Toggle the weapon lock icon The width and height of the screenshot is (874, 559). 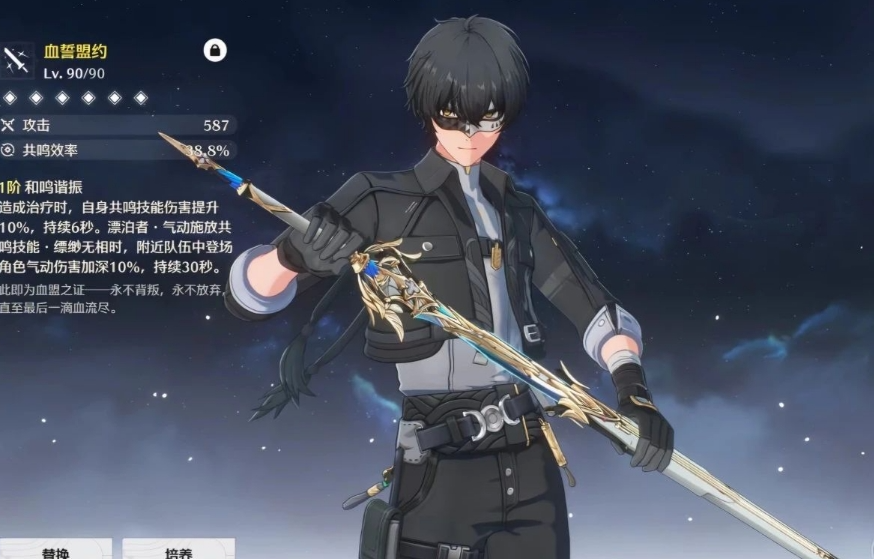click(215, 50)
